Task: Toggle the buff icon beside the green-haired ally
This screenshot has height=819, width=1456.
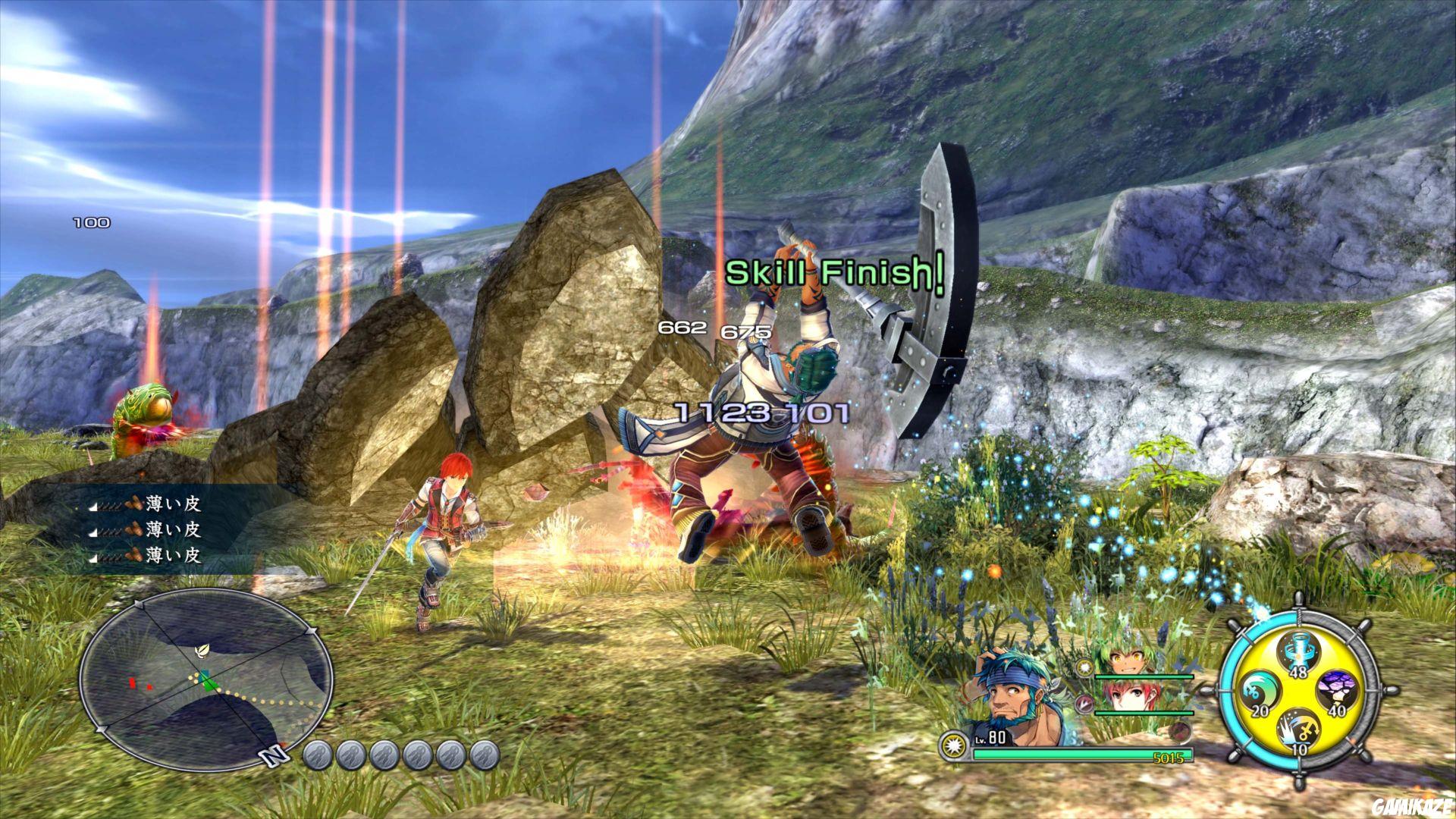Action: pyautogui.click(x=1084, y=667)
